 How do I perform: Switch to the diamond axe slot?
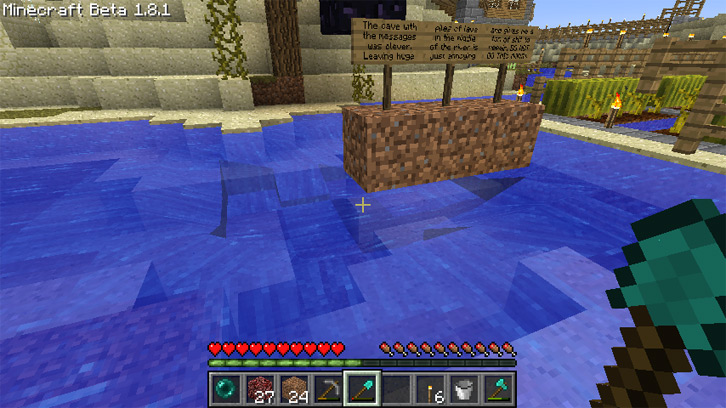(x=499, y=388)
